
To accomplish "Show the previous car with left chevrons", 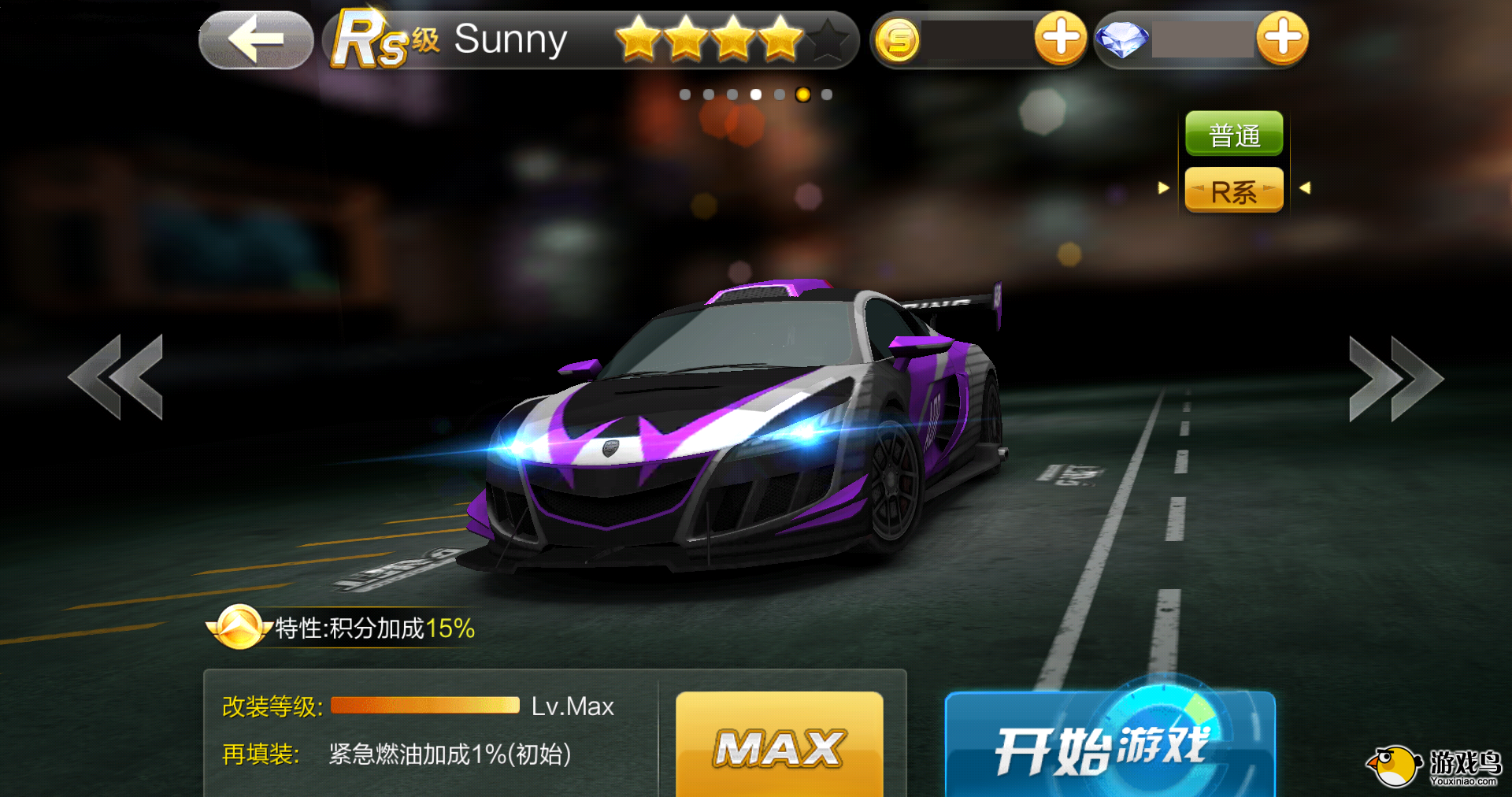I will (118, 376).
